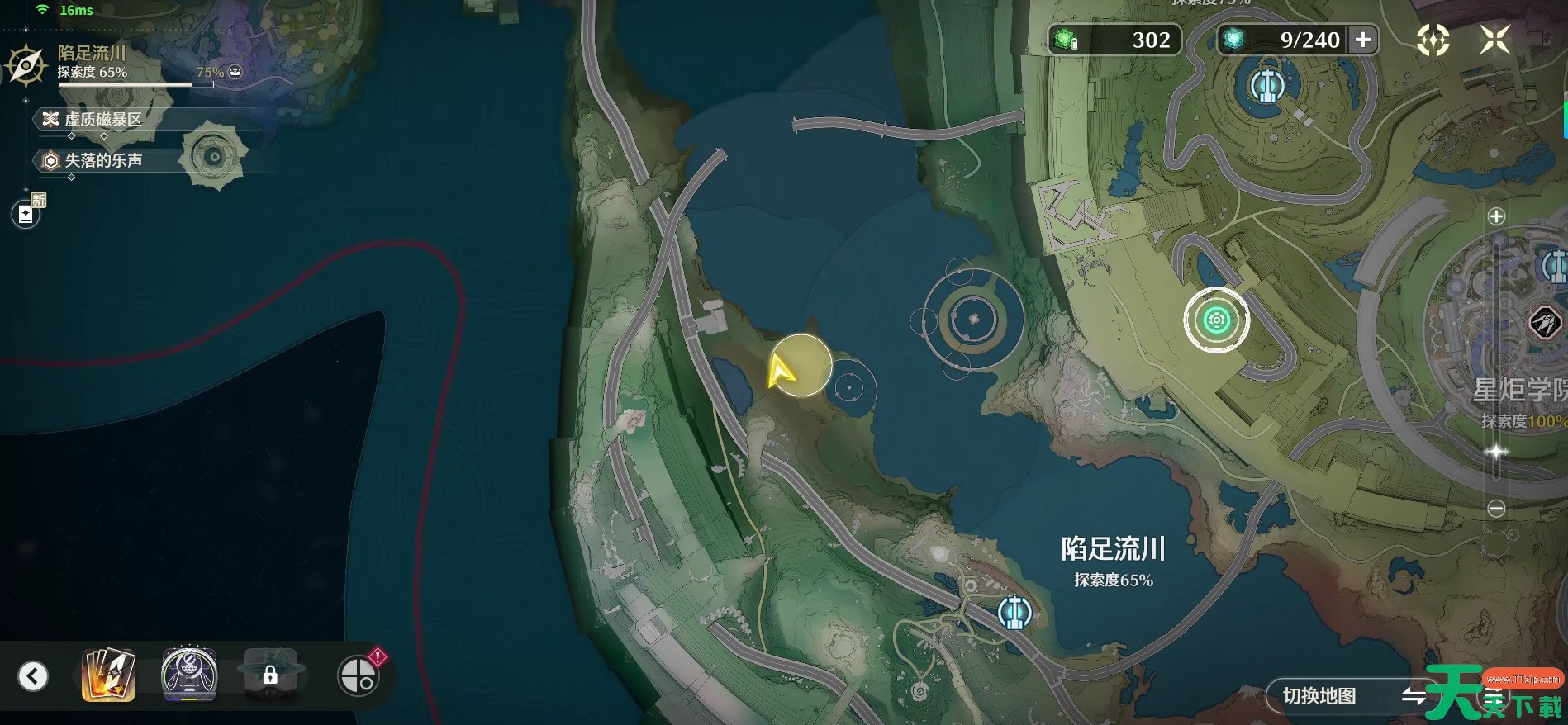Select the green glowing circular map marker
The image size is (1568, 725).
tap(1216, 320)
